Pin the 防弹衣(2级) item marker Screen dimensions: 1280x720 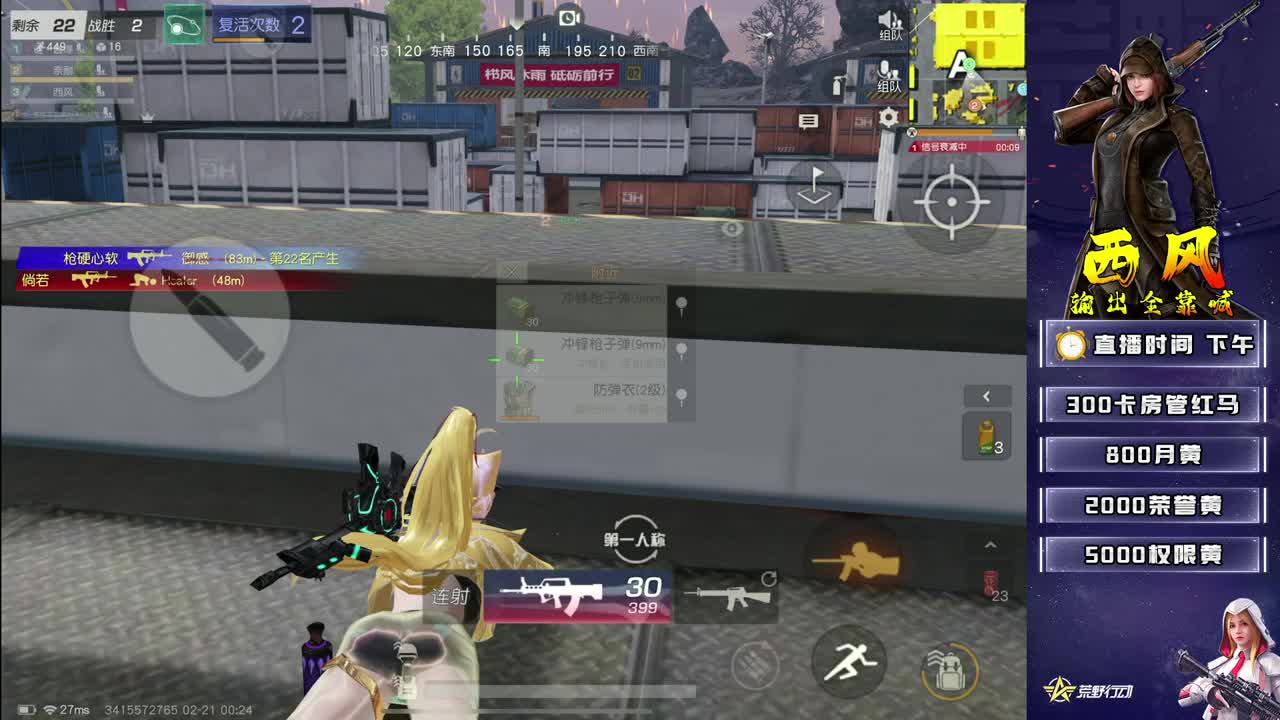pos(682,393)
